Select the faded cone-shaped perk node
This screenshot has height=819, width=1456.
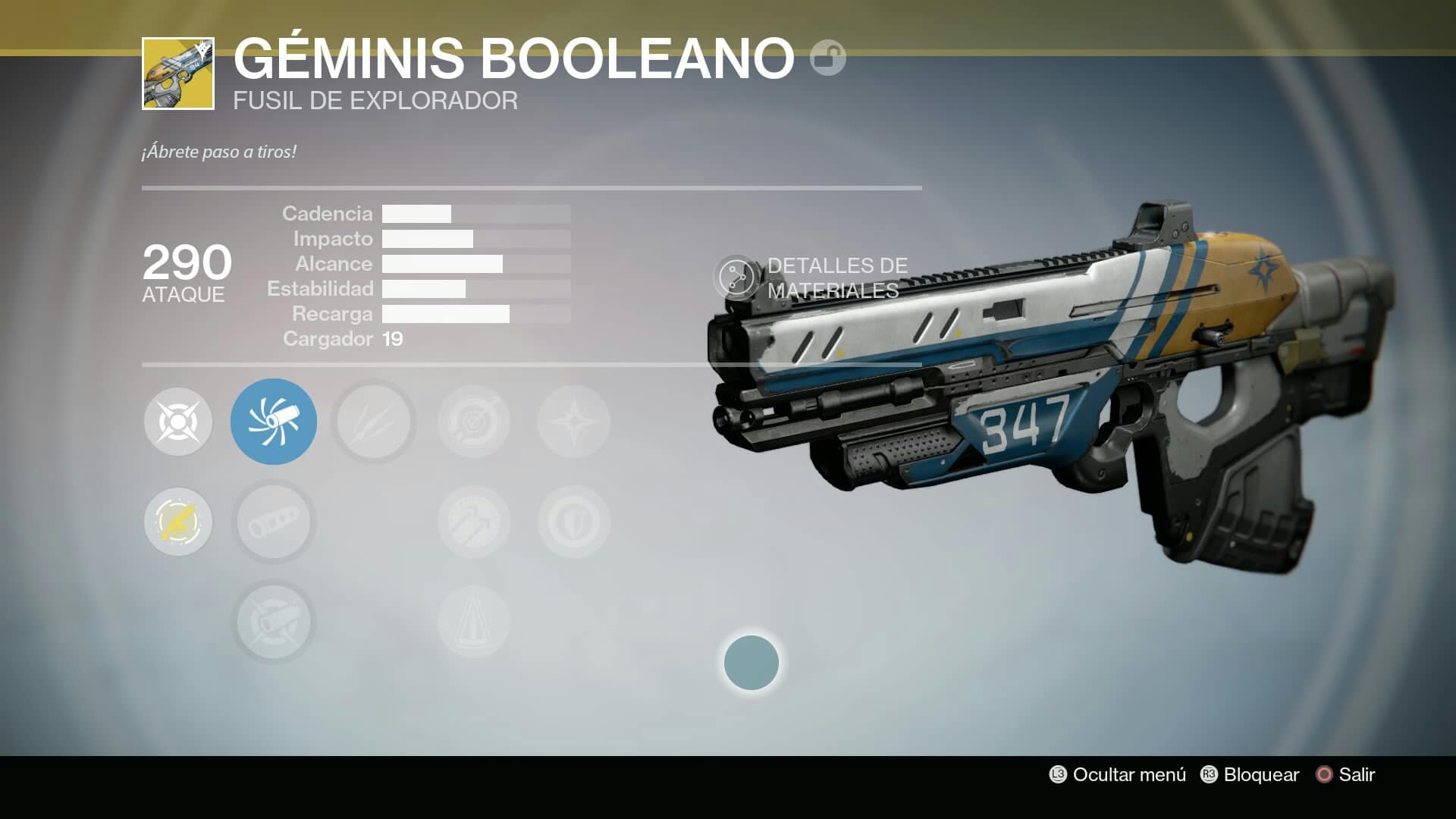pos(474,622)
